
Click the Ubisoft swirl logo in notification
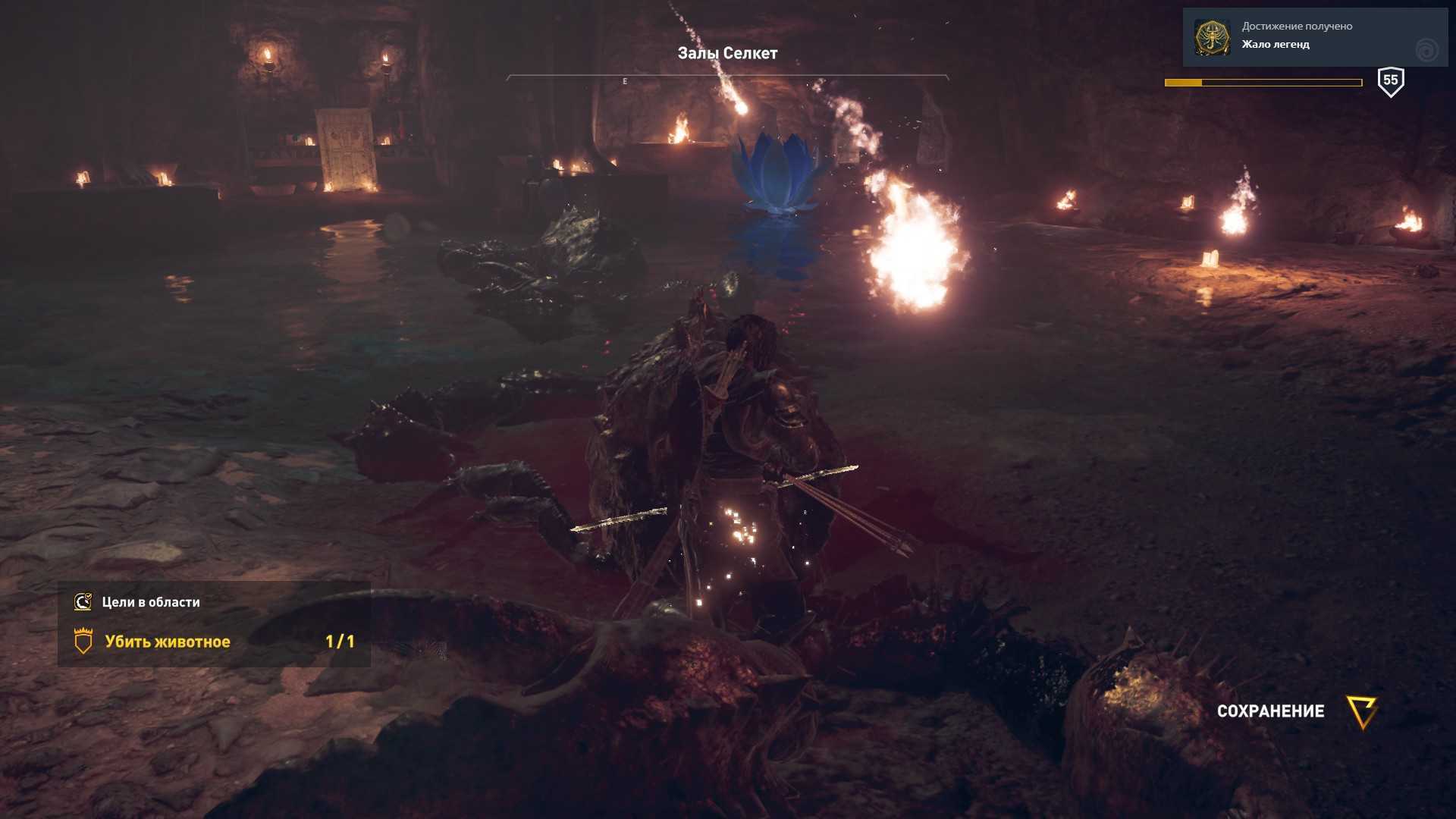[1426, 50]
